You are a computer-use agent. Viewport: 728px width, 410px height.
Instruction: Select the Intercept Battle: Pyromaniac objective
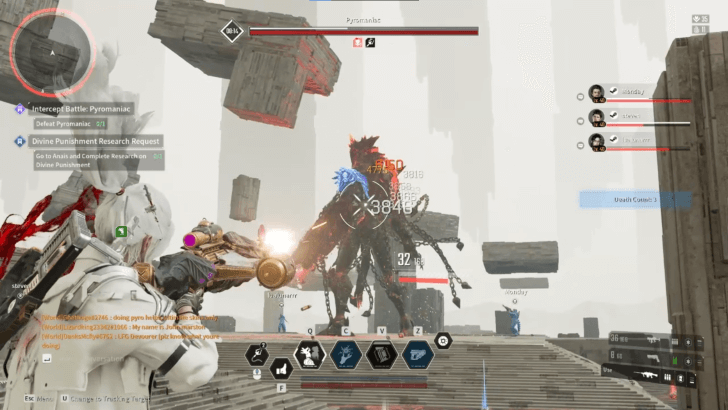point(75,108)
